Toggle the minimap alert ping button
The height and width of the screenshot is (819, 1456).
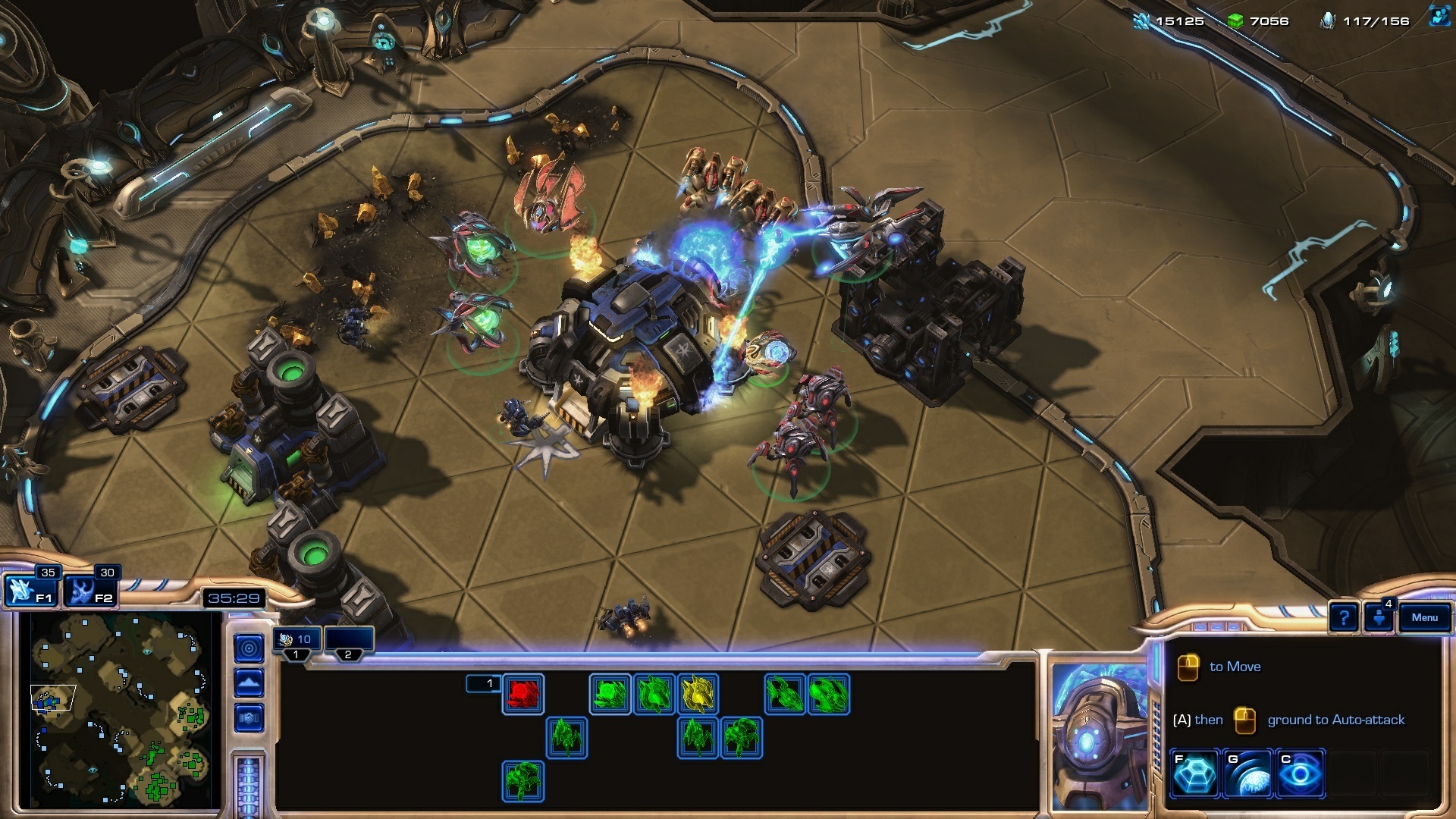249,648
